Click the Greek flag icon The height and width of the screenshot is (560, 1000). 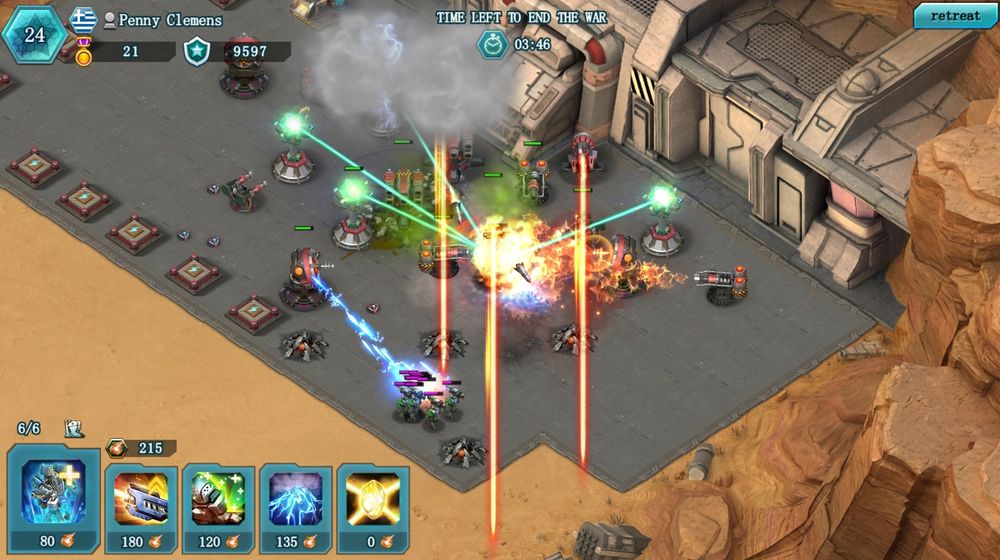pos(84,19)
